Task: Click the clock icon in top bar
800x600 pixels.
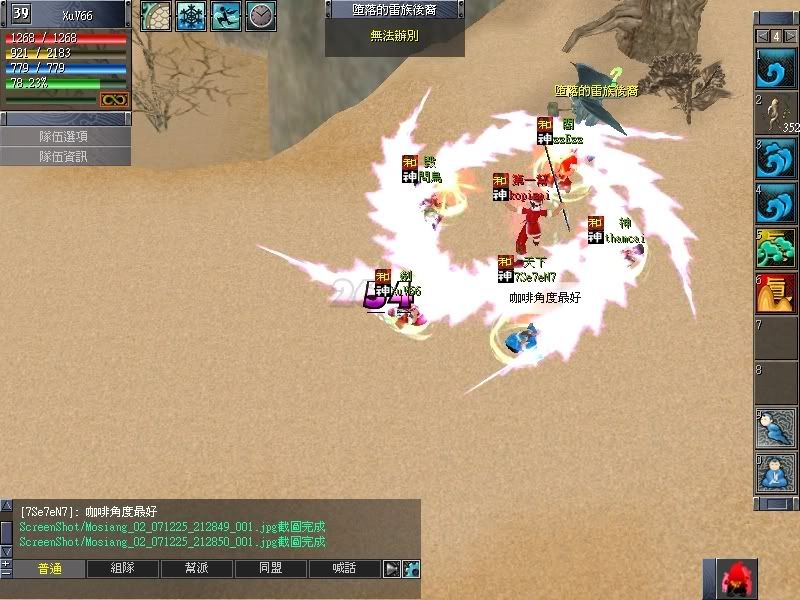Action: click(260, 15)
